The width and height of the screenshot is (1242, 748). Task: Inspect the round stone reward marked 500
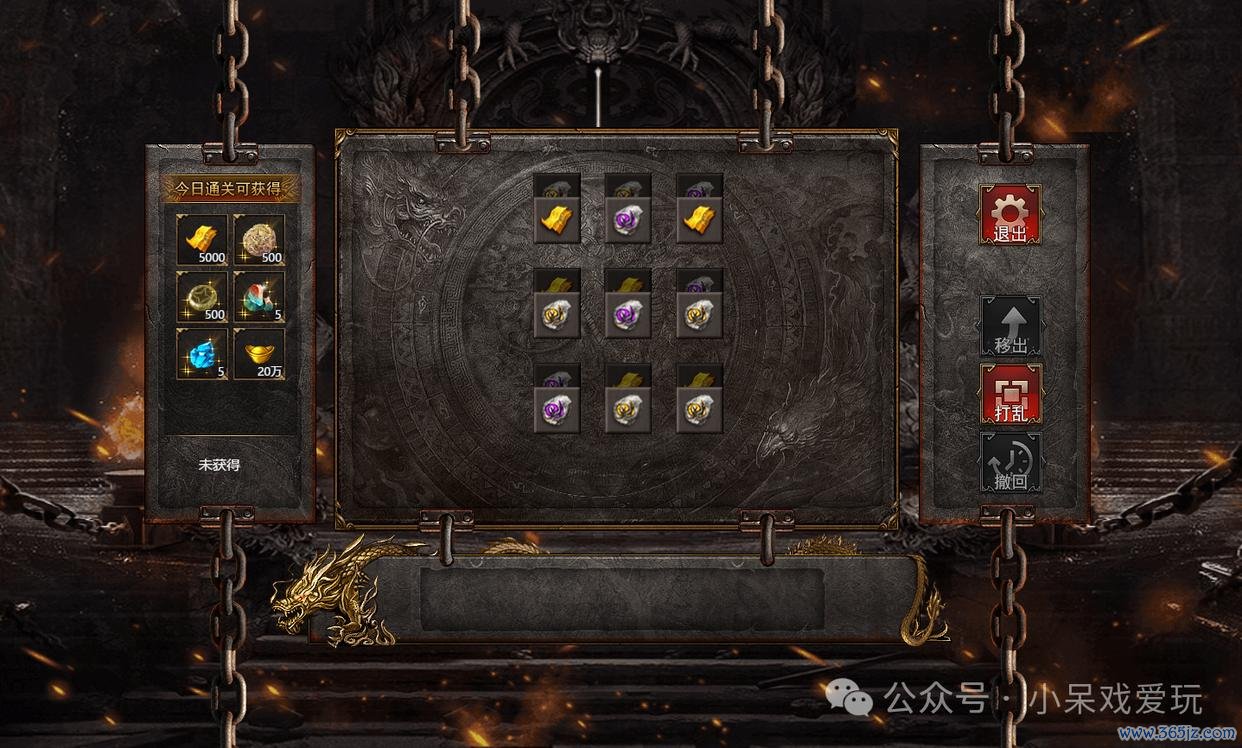(259, 240)
